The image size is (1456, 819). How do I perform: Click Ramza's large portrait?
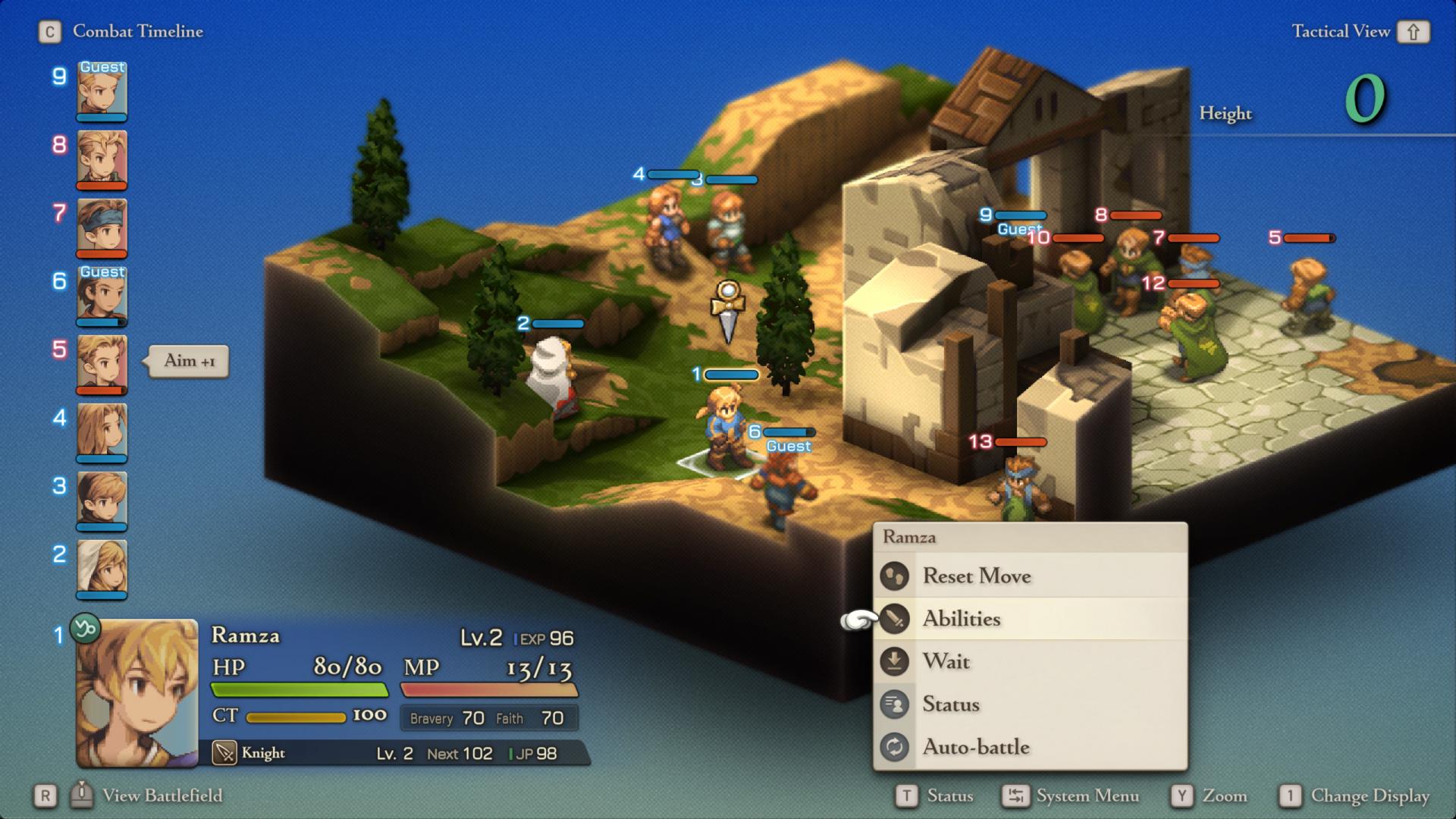point(137,693)
